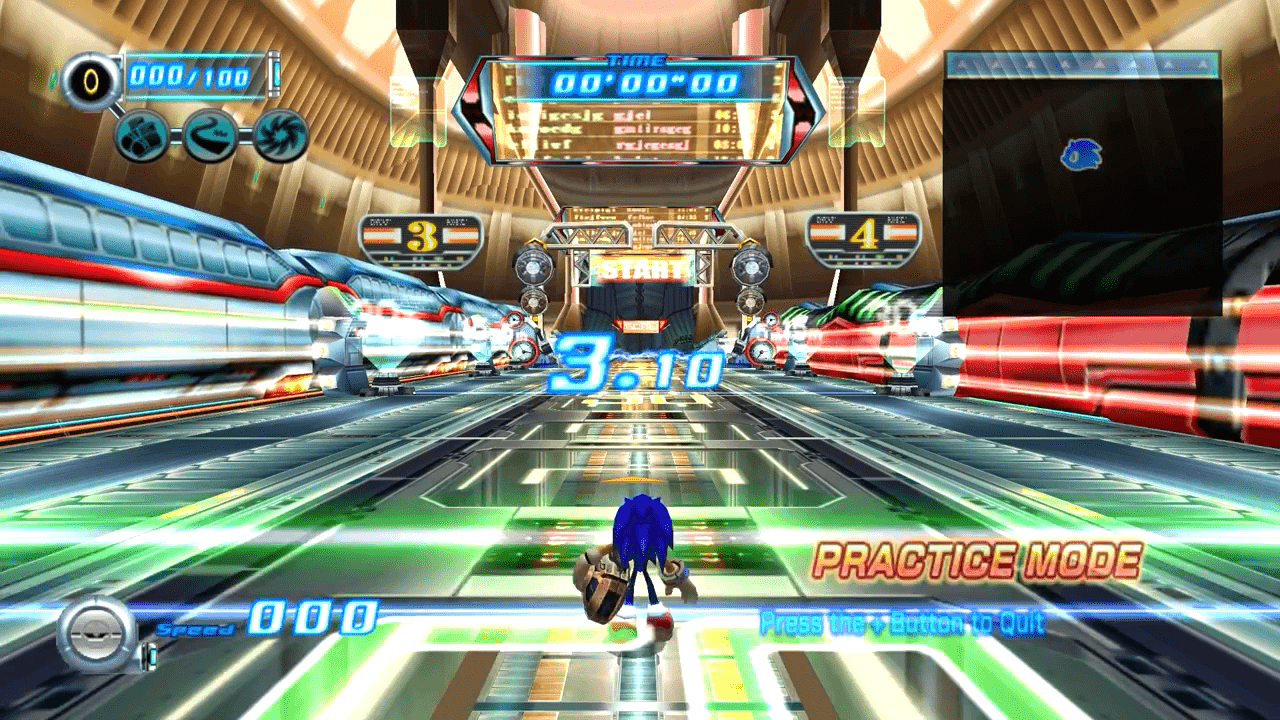
Task: Activate the curved track gear part icon
Action: tap(211, 136)
